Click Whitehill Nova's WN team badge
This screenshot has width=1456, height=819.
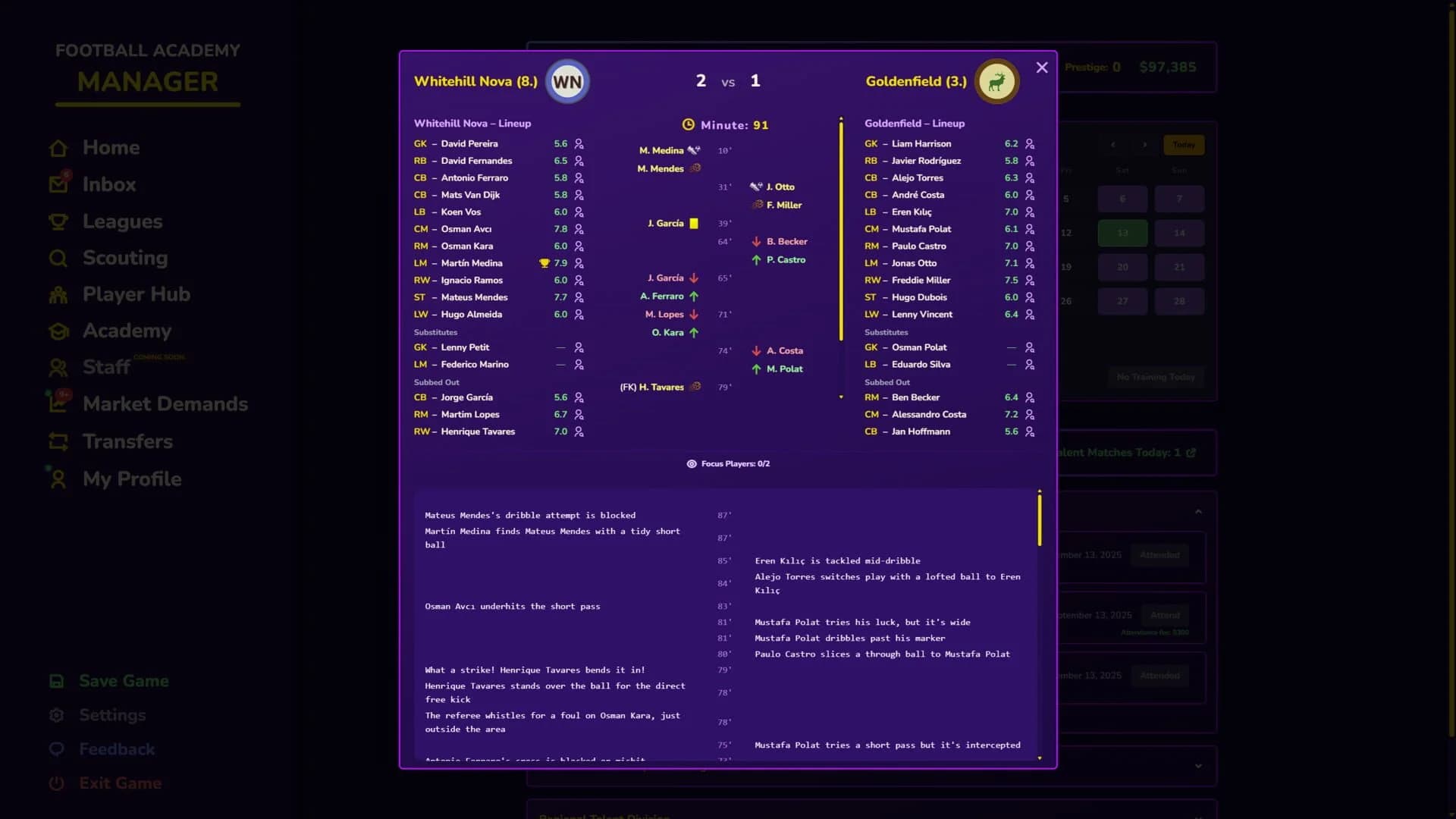[x=566, y=81]
